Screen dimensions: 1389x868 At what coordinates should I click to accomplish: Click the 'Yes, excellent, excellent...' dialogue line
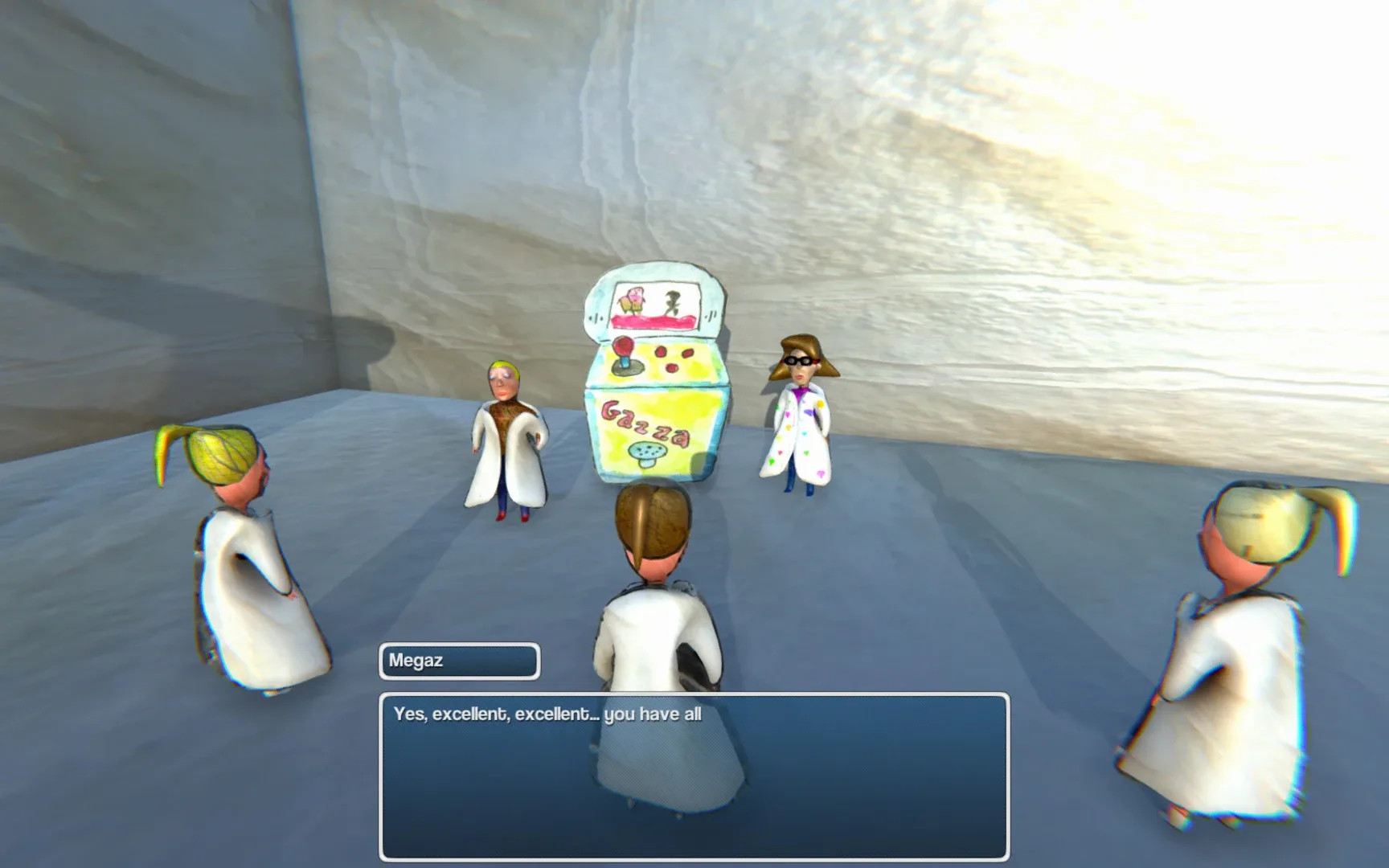pos(547,712)
